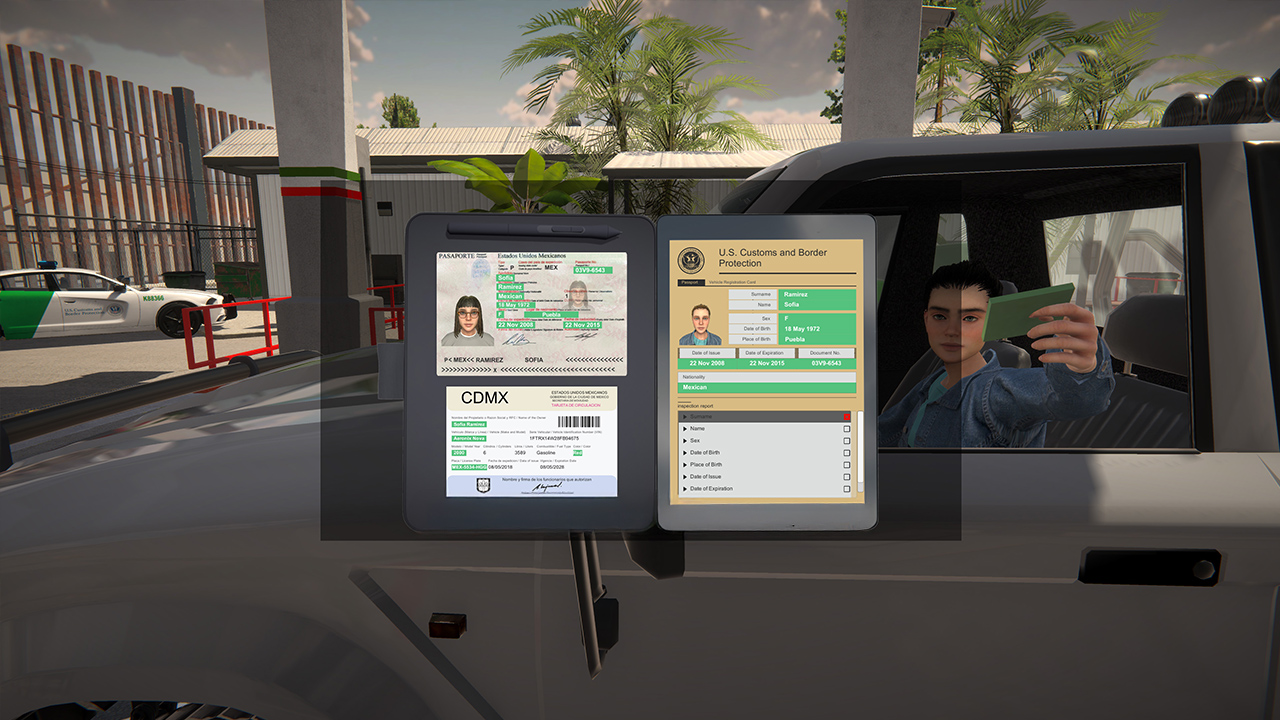Check the Name checkbox in the inspection report

click(848, 427)
